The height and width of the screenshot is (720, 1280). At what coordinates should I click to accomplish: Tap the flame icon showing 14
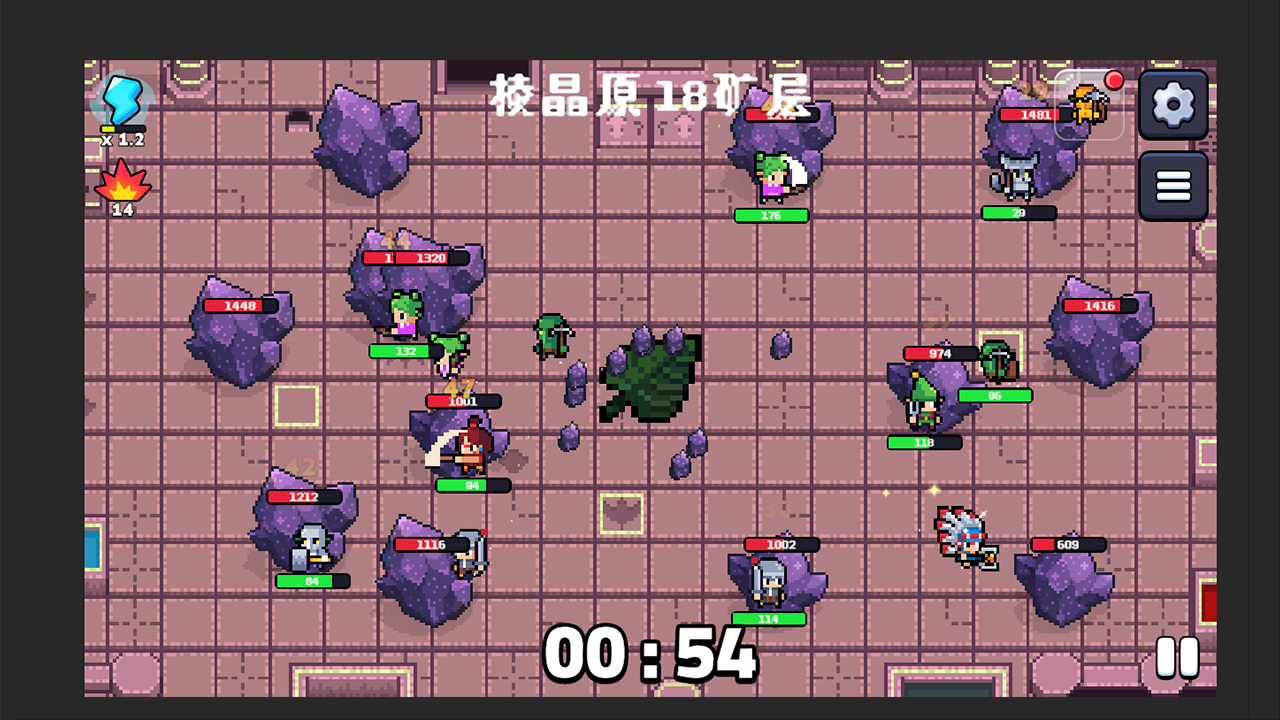coord(122,186)
